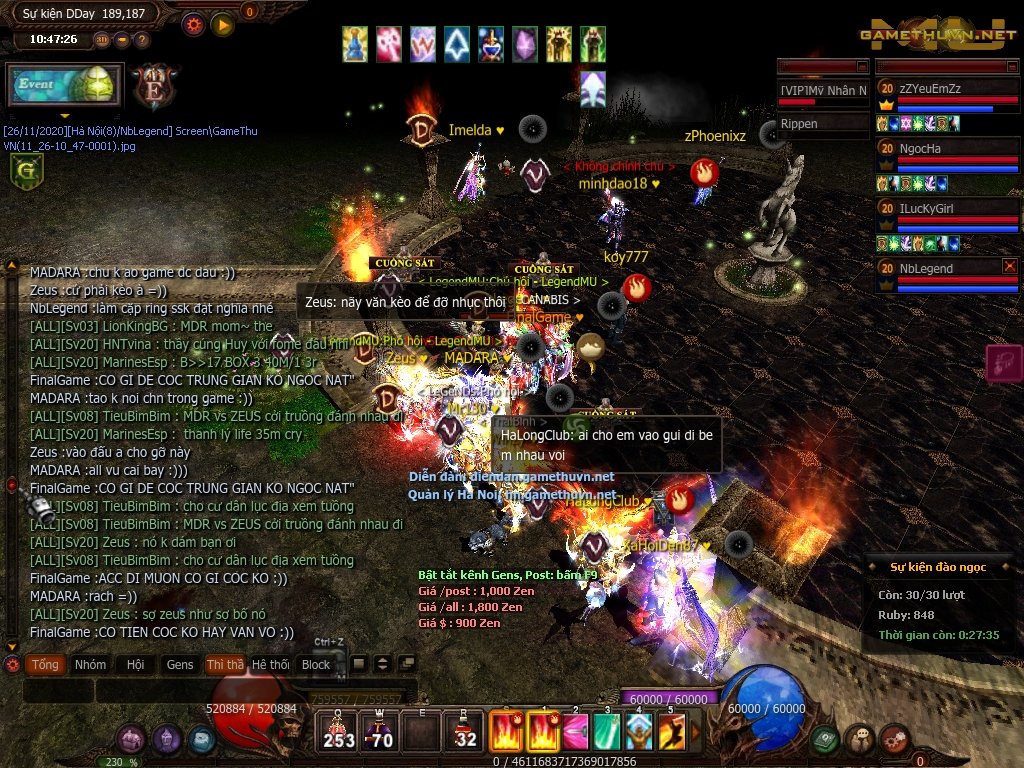Click the yellow play arrow button
Screen dimensions: 1024x768
click(222, 23)
